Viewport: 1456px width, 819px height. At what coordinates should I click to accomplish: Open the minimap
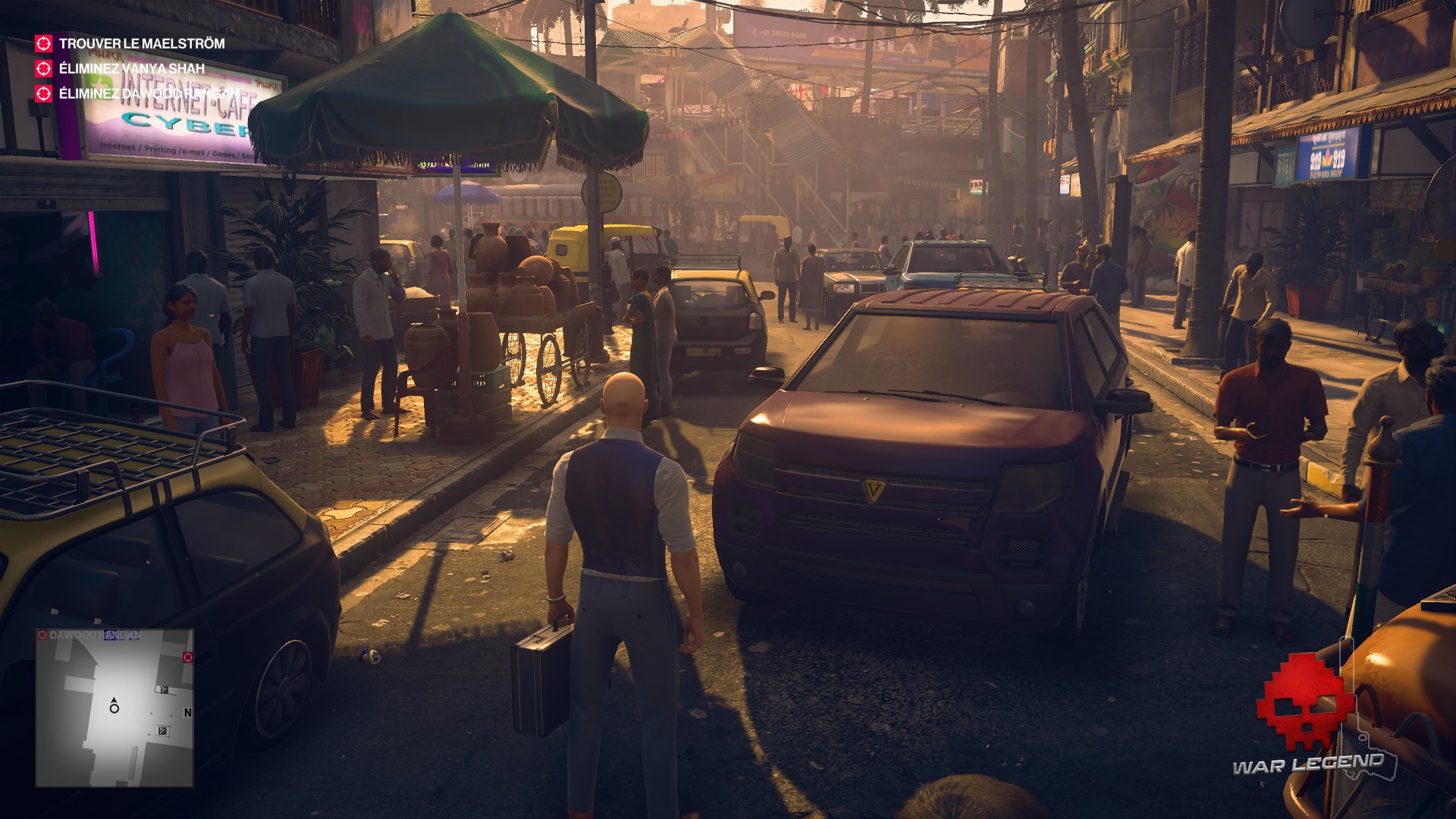(x=115, y=708)
